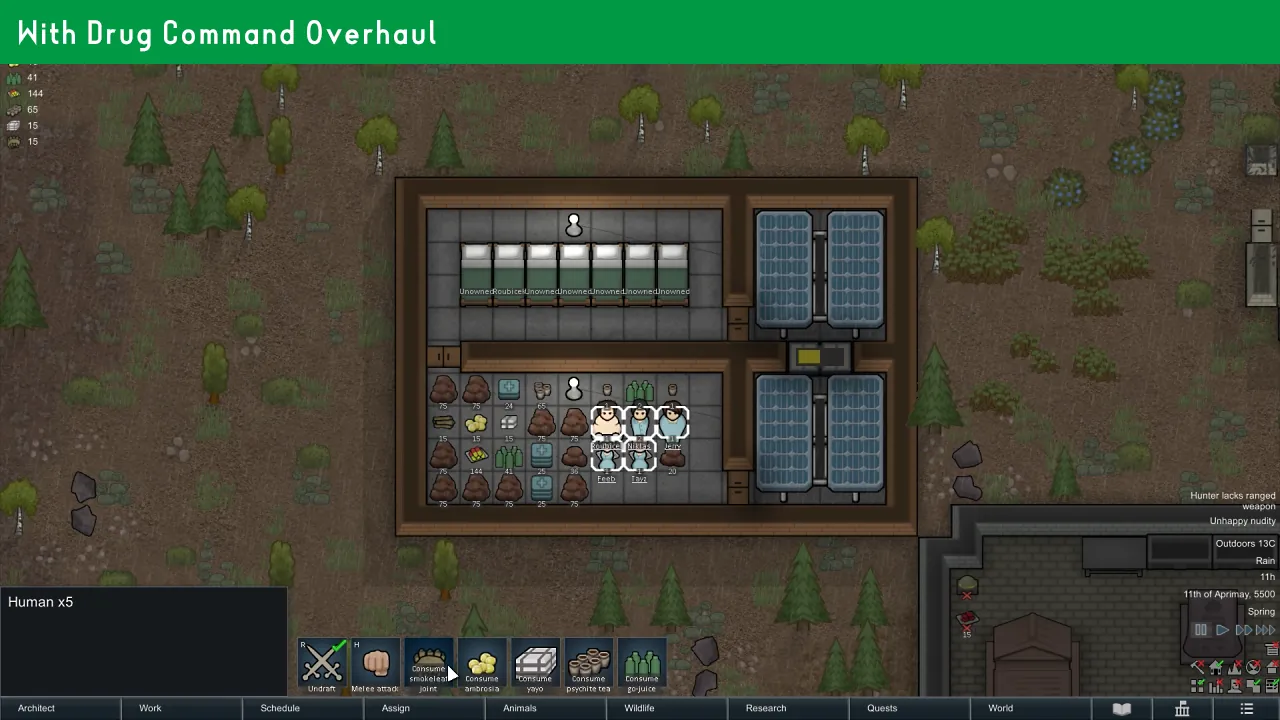Set game speed to triple-arrow fastest
This screenshot has width=1280, height=720.
click(x=1265, y=630)
